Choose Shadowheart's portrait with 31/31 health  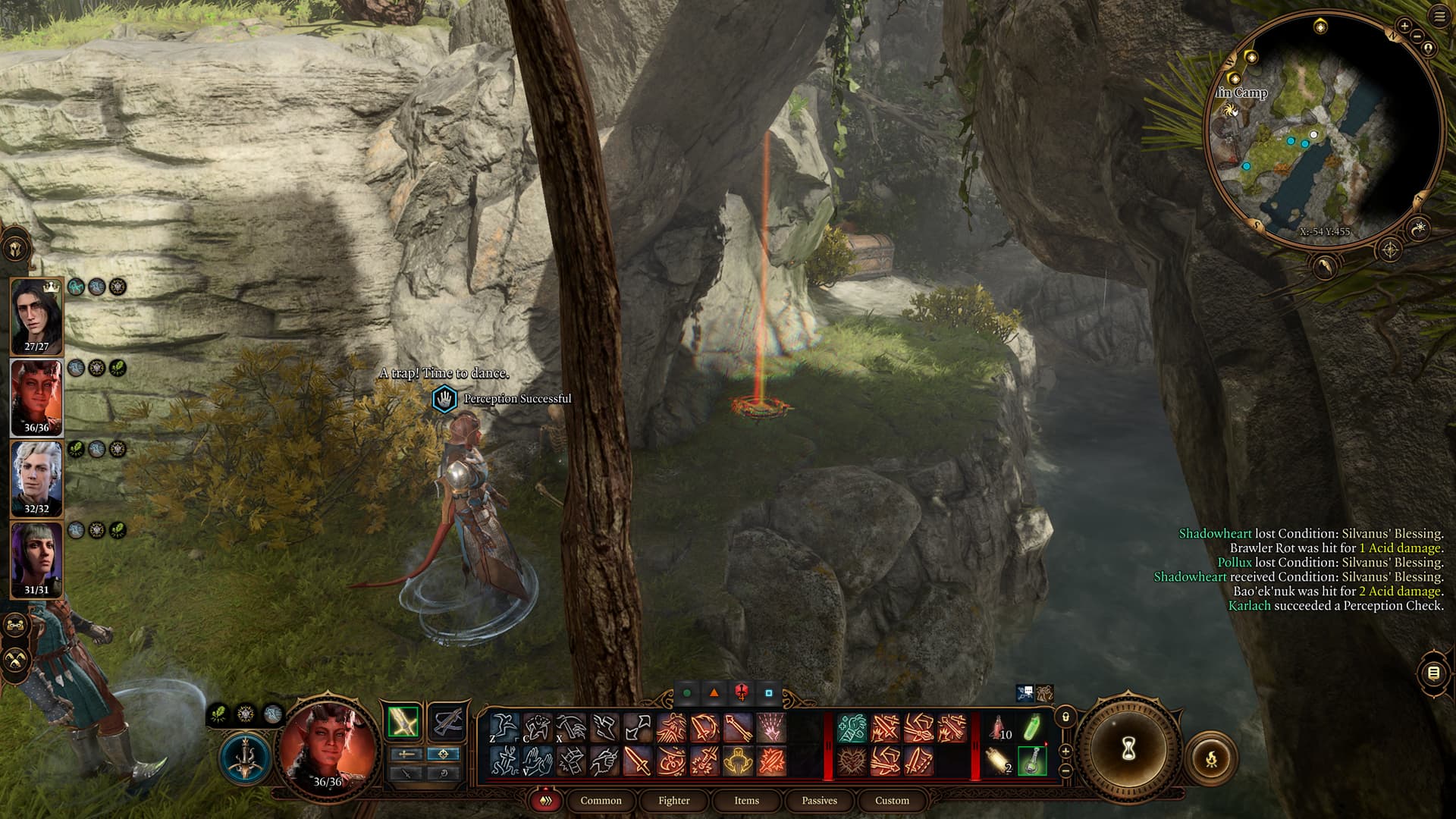pyautogui.click(x=36, y=560)
